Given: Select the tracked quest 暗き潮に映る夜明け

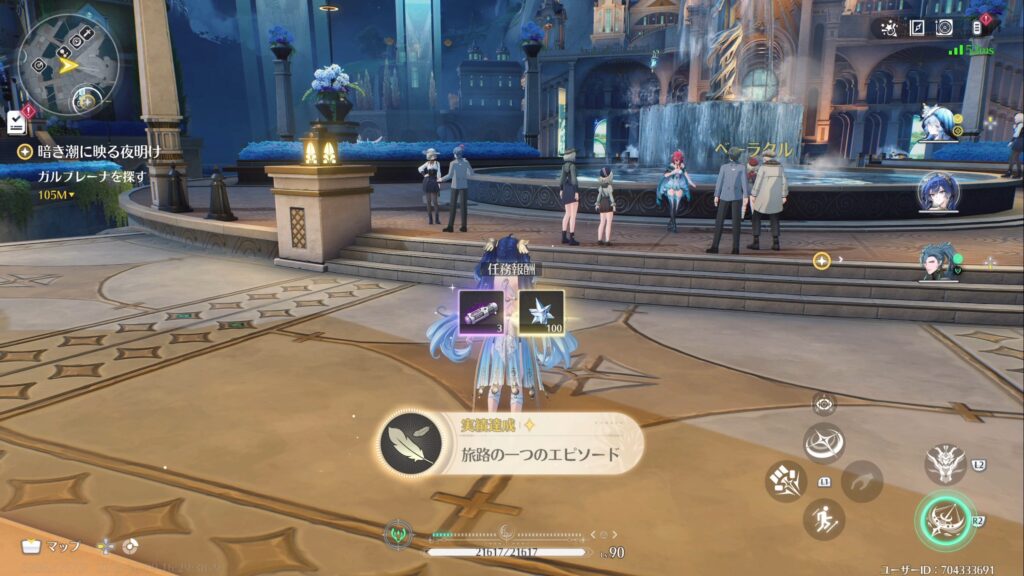Looking at the screenshot, I should click(x=92, y=151).
